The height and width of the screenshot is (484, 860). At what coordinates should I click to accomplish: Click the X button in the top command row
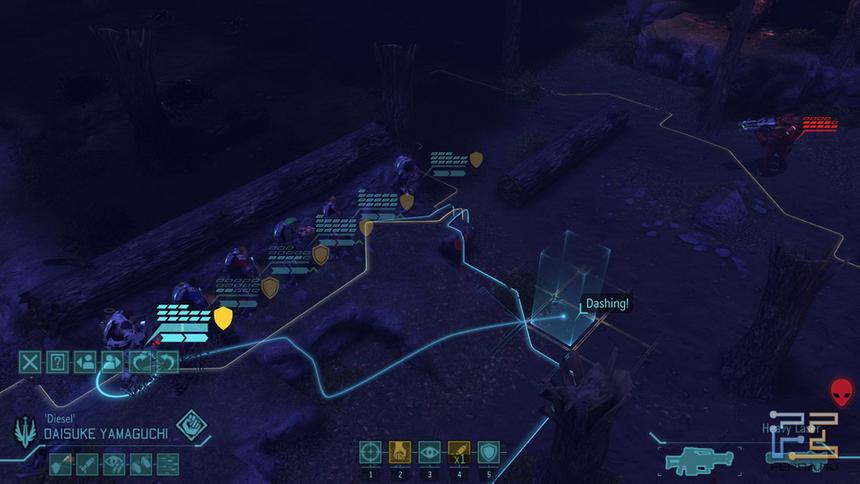pos(30,362)
